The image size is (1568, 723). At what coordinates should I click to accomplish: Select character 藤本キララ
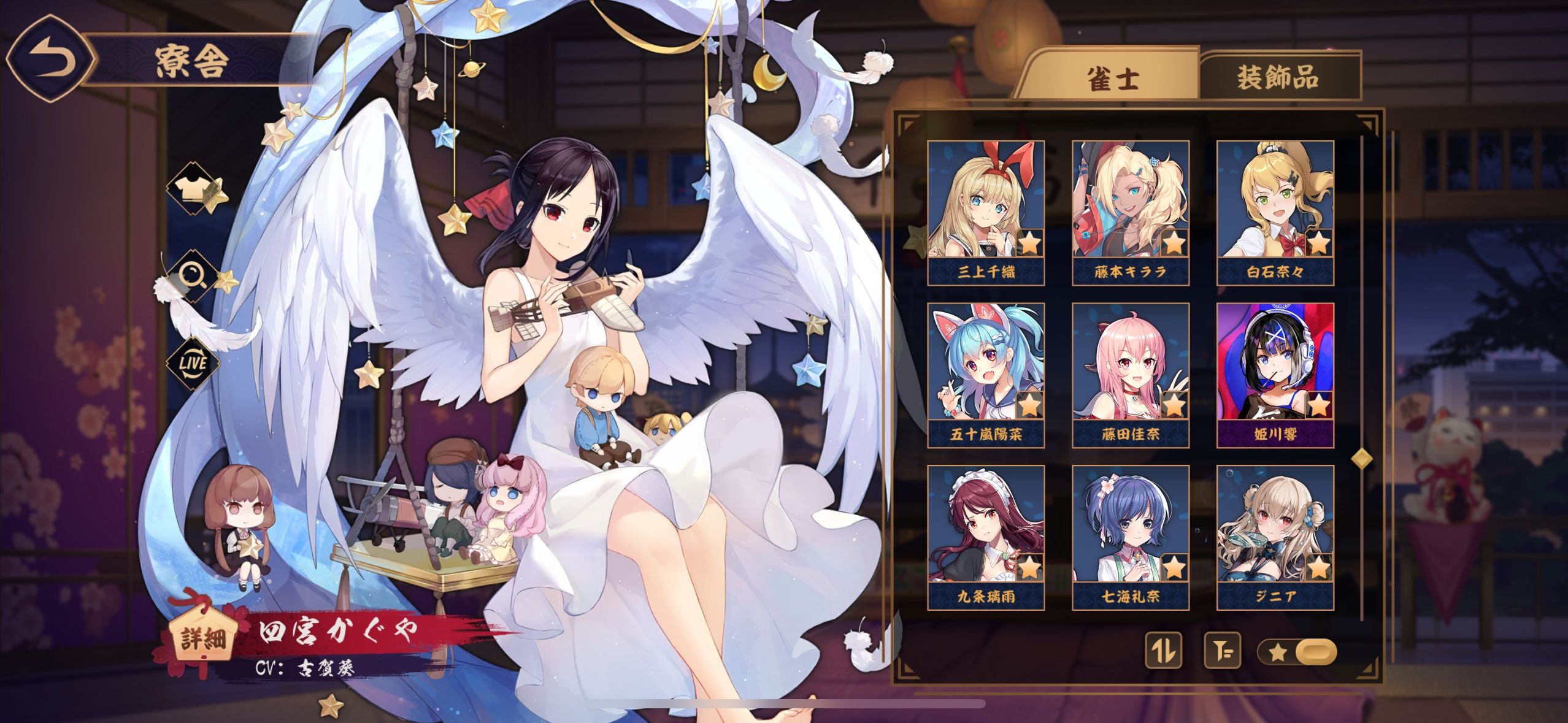[x=1130, y=212]
